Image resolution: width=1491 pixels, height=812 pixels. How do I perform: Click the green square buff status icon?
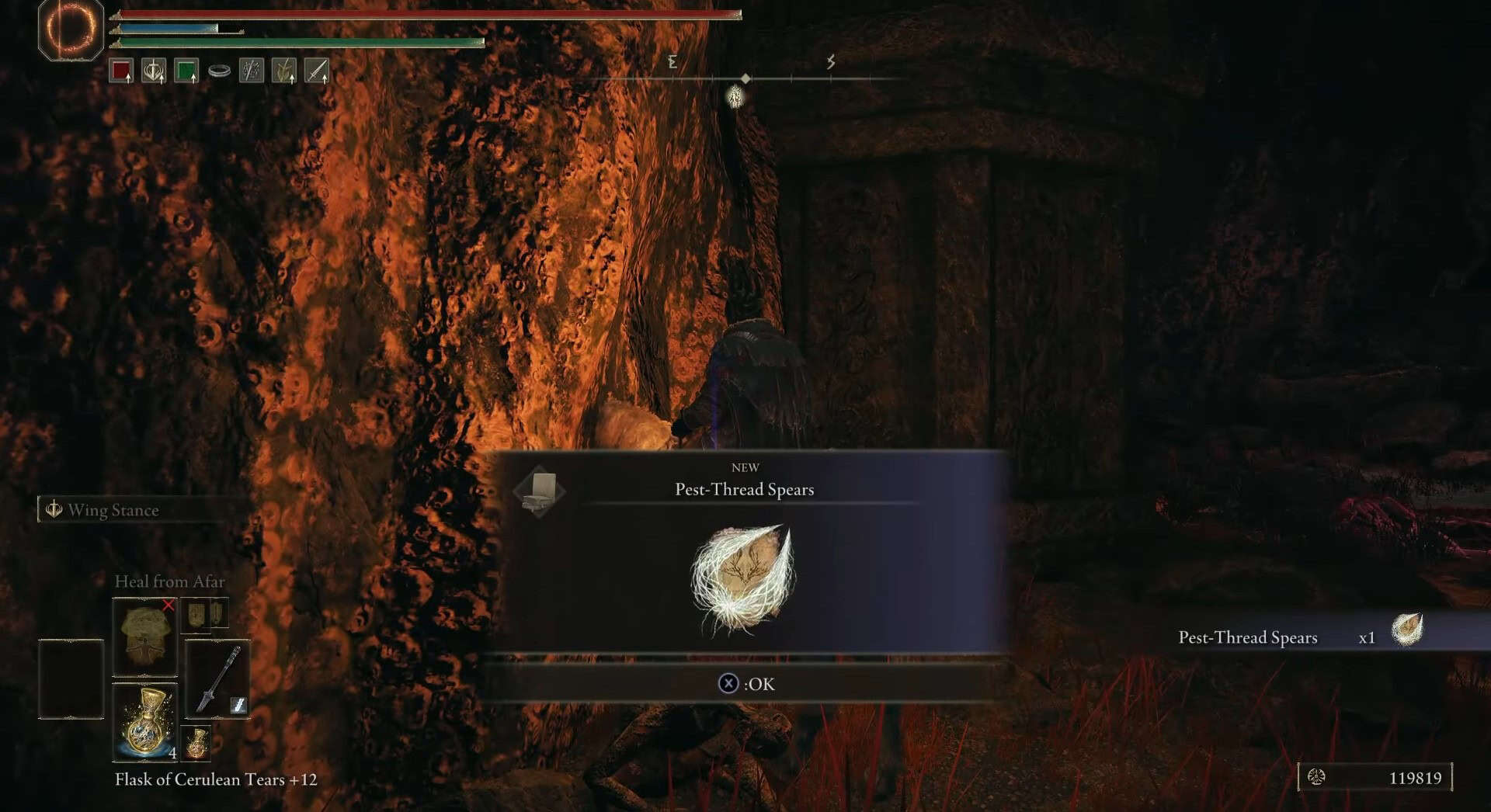pyautogui.click(x=186, y=71)
